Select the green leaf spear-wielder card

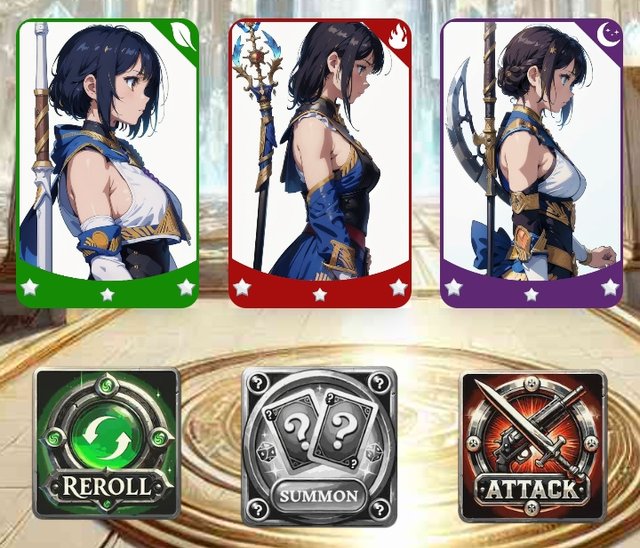pyautogui.click(x=108, y=163)
